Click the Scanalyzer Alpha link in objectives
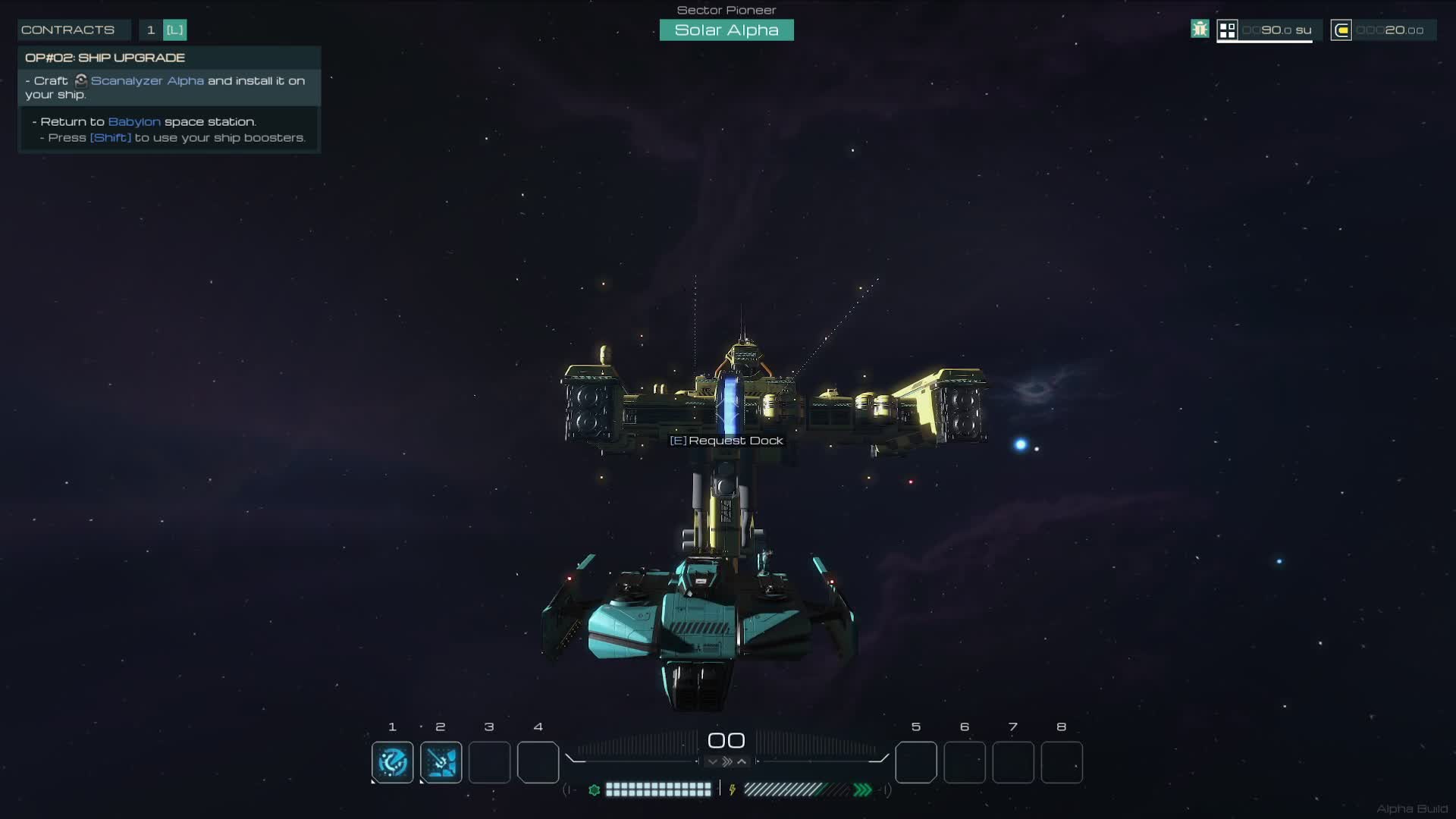This screenshot has height=819, width=1456. point(147,80)
